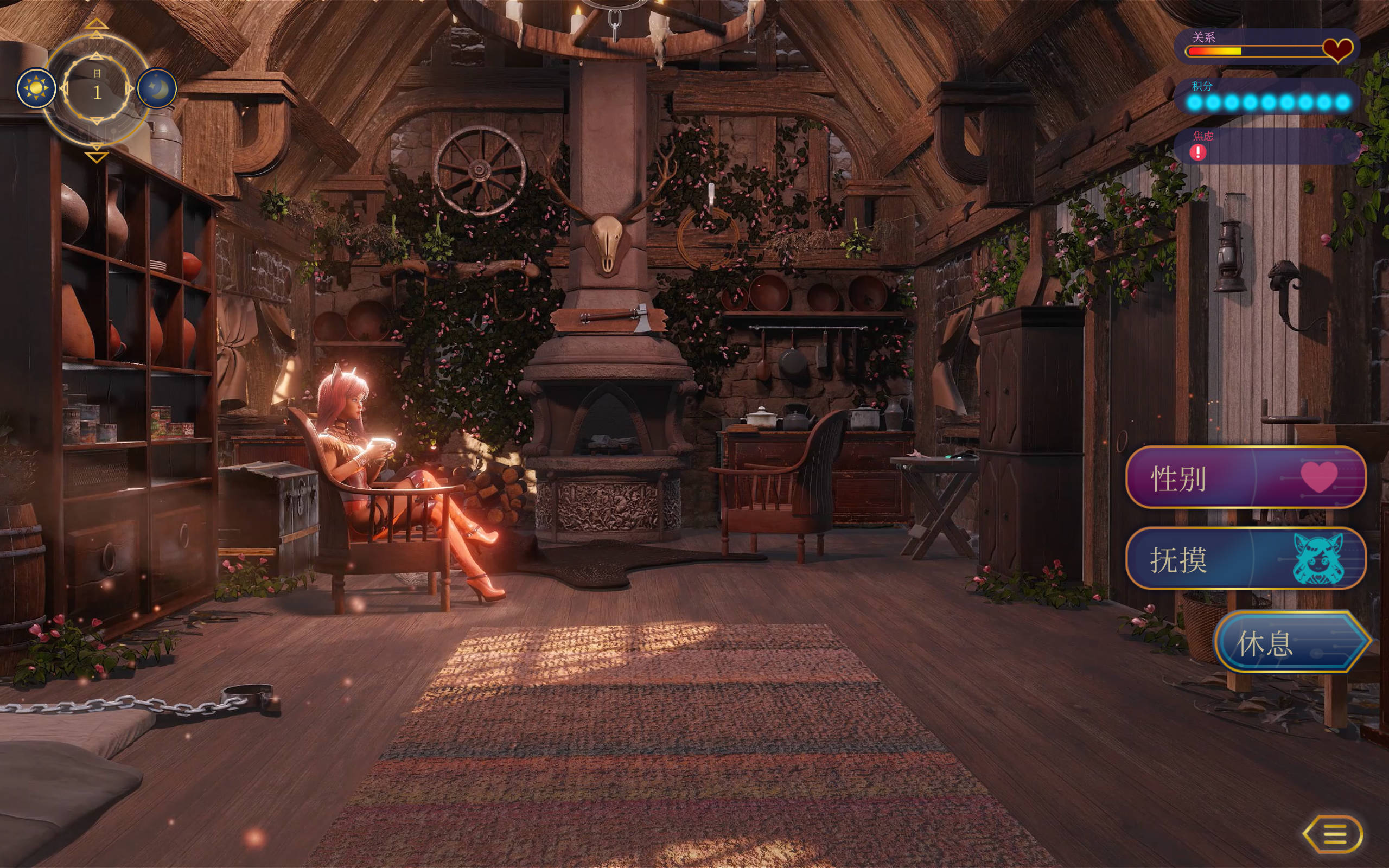Choose the 性别 action button
The image size is (1389, 868).
click(x=1246, y=477)
